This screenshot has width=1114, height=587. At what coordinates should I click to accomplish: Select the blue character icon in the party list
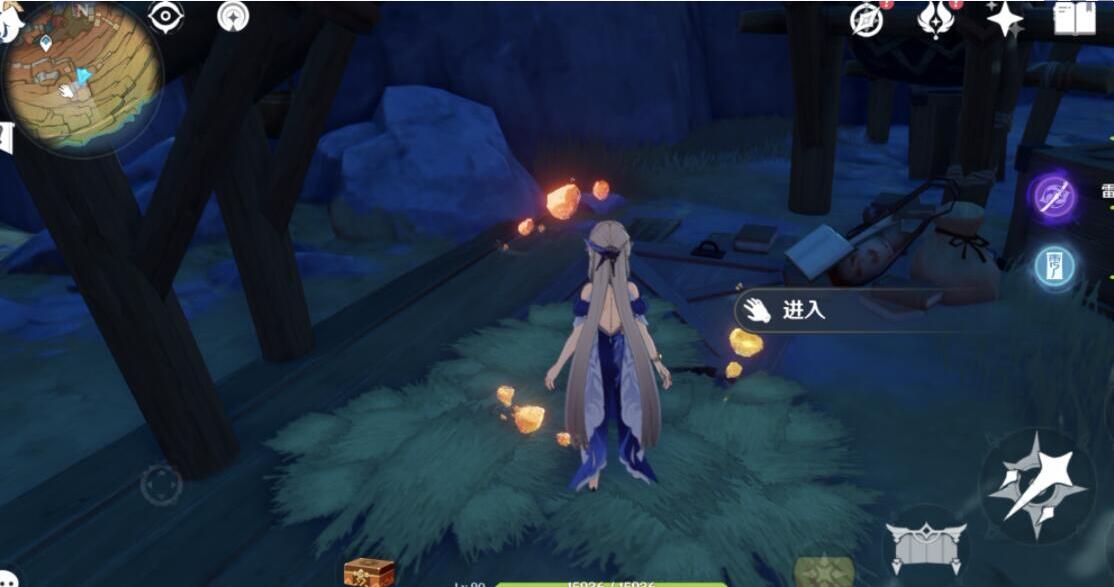[x=1055, y=267]
